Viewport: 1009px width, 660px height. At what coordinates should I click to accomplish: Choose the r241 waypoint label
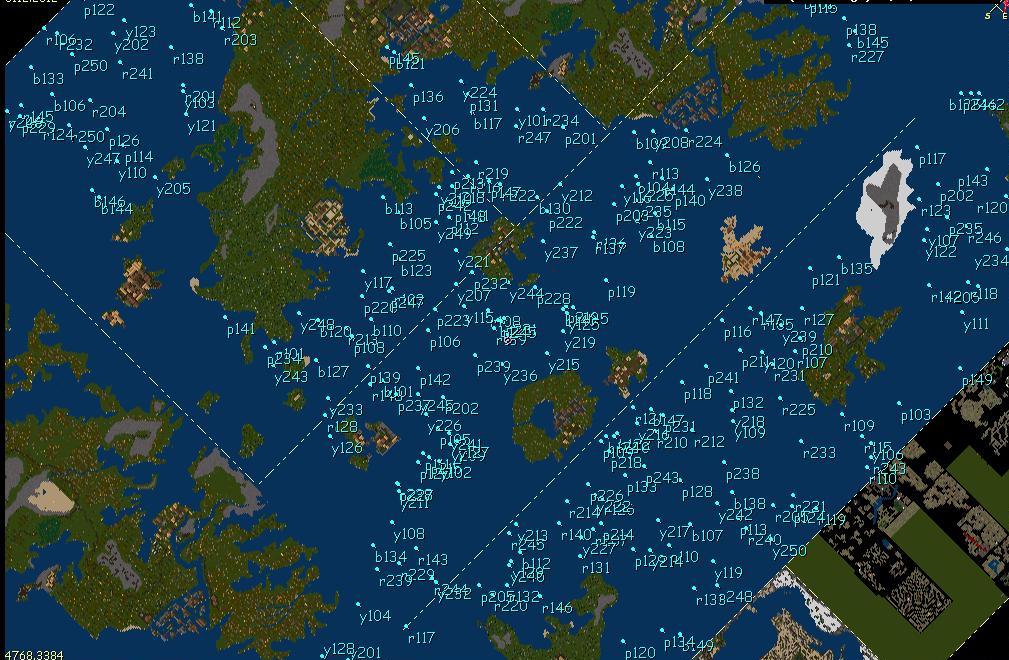137,74
